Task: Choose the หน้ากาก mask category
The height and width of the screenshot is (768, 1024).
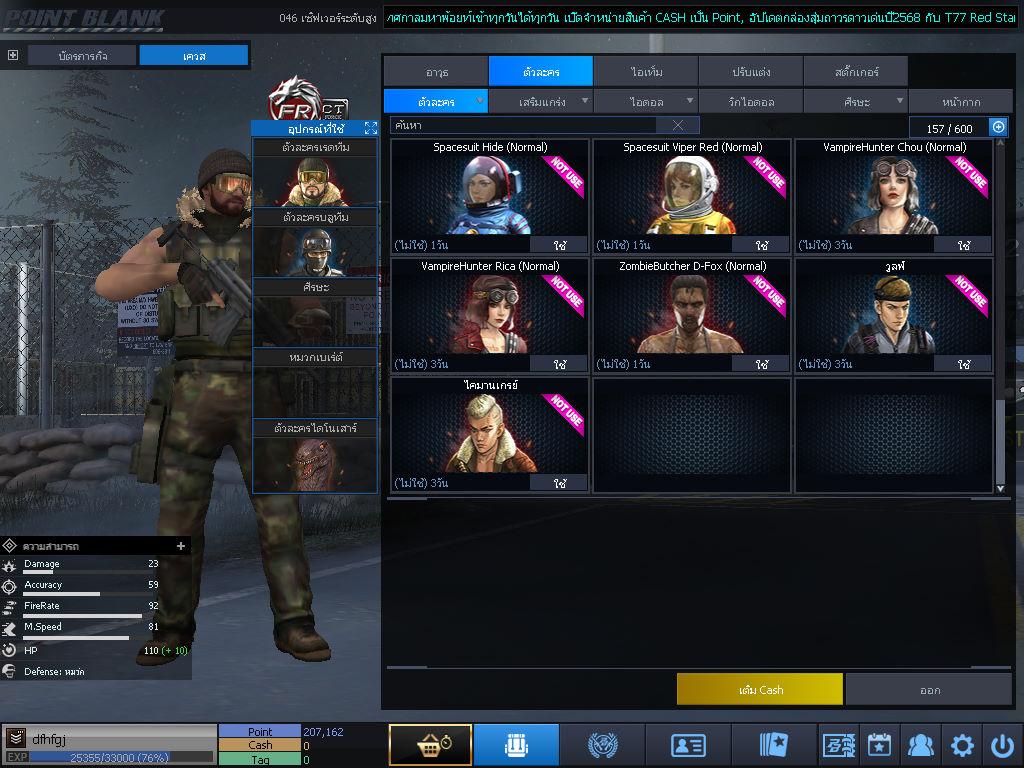Action: (x=960, y=101)
